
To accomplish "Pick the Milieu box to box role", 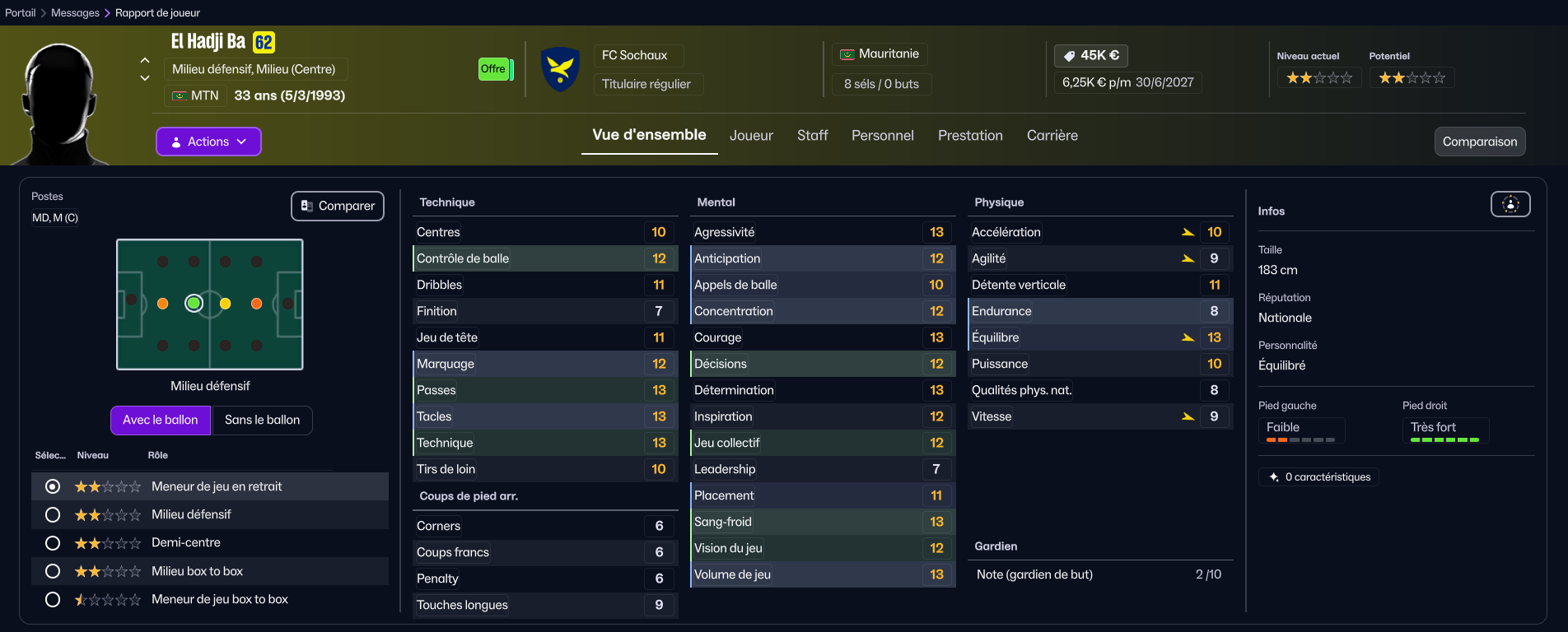I will 53,571.
